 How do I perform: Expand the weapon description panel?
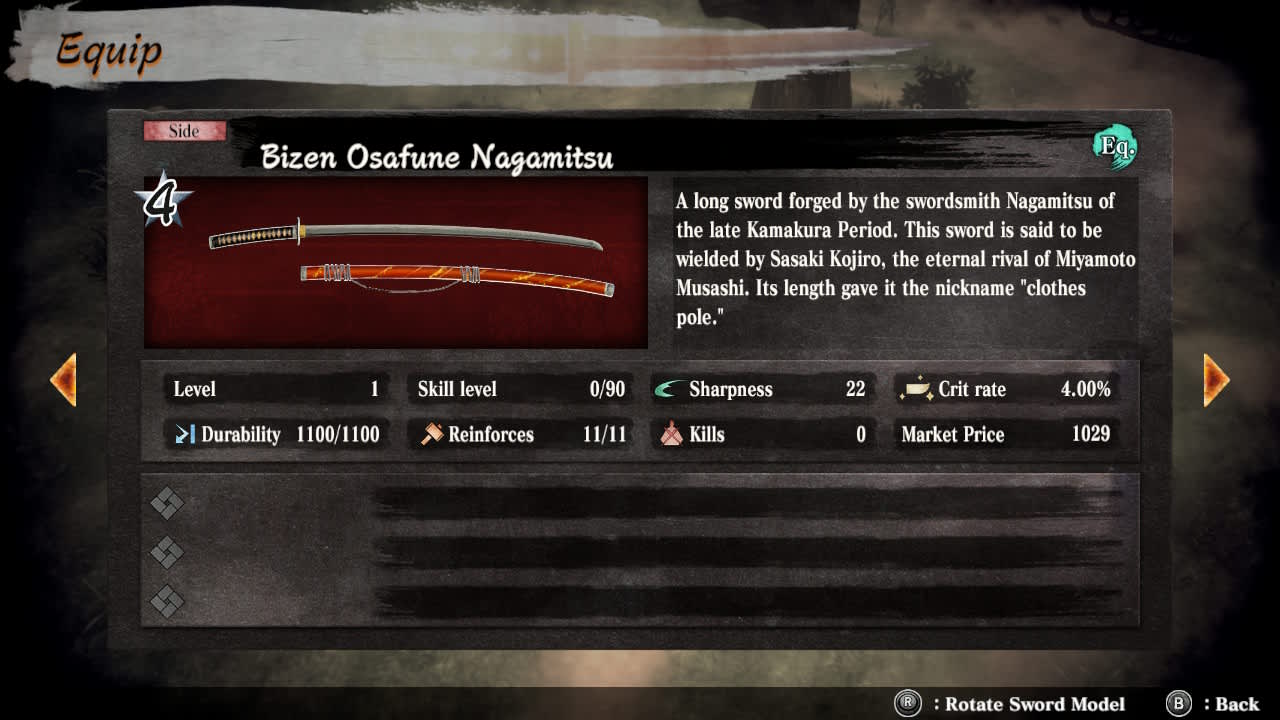(x=905, y=258)
